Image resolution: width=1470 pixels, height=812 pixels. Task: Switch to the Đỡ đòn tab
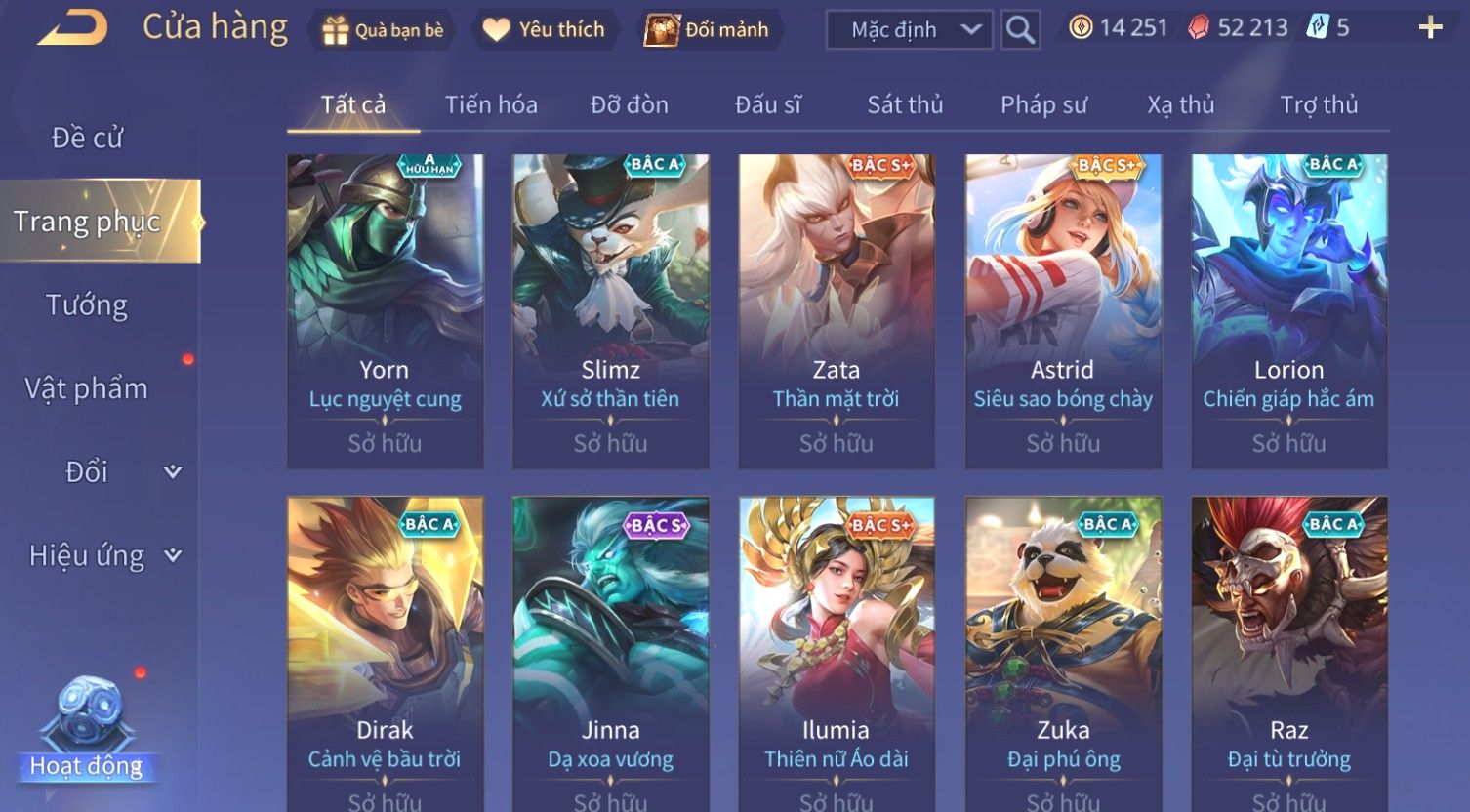(x=630, y=104)
